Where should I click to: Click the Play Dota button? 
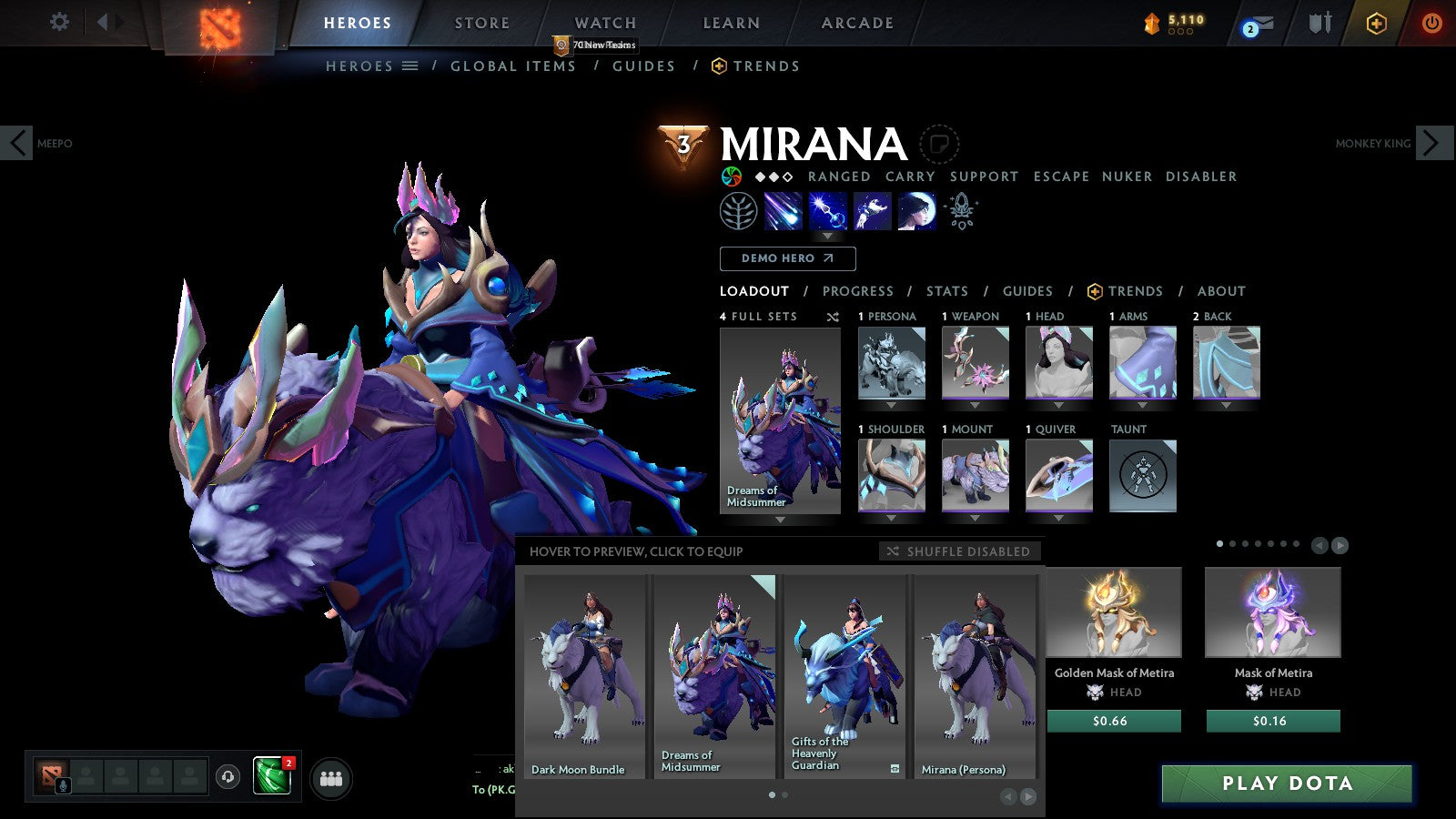click(x=1287, y=784)
